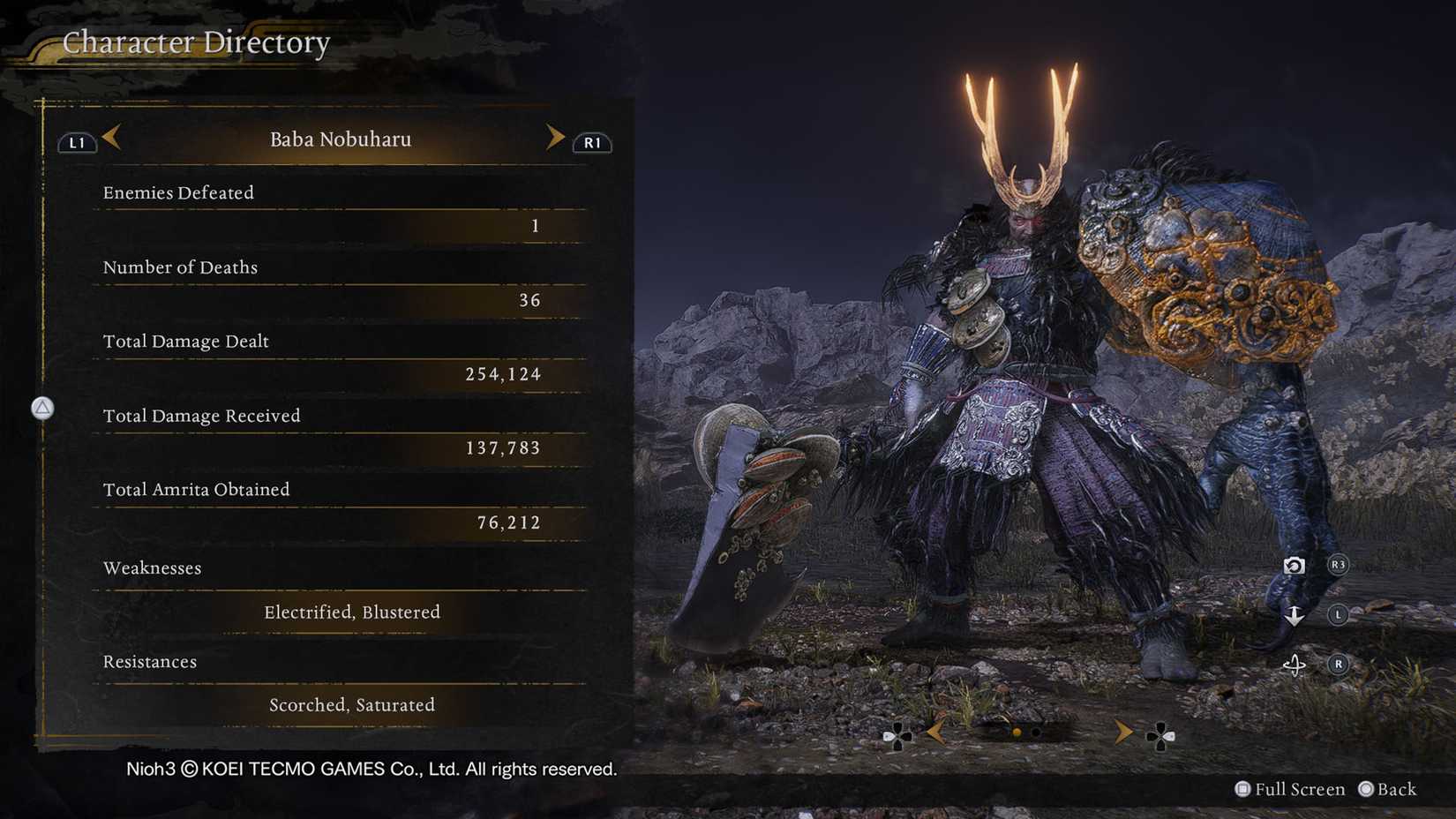Select the Baba Nobuharu name header

(x=341, y=139)
